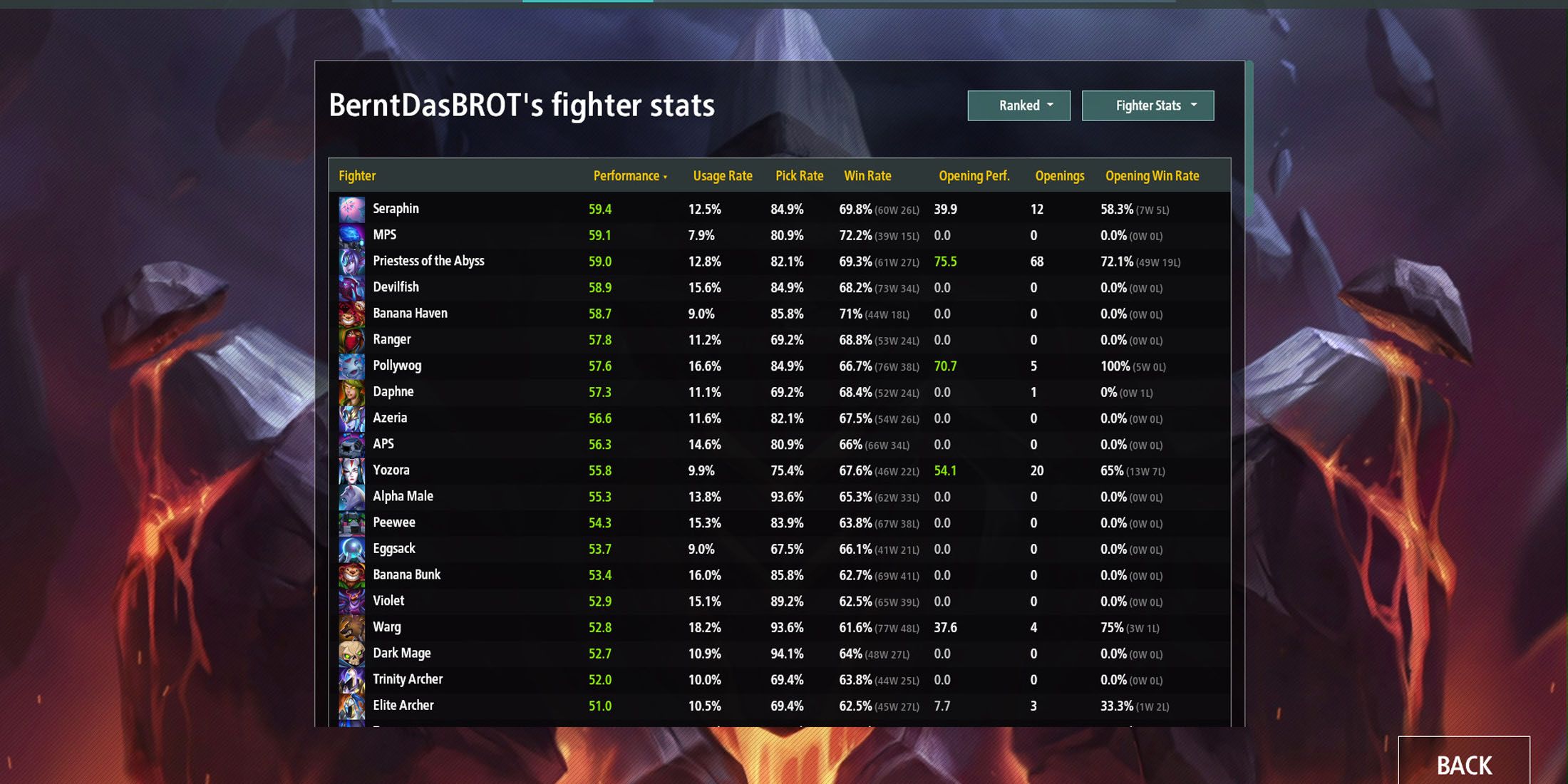Sort the table by Opening Win Rate
Viewport: 1568px width, 784px height.
[1152, 175]
